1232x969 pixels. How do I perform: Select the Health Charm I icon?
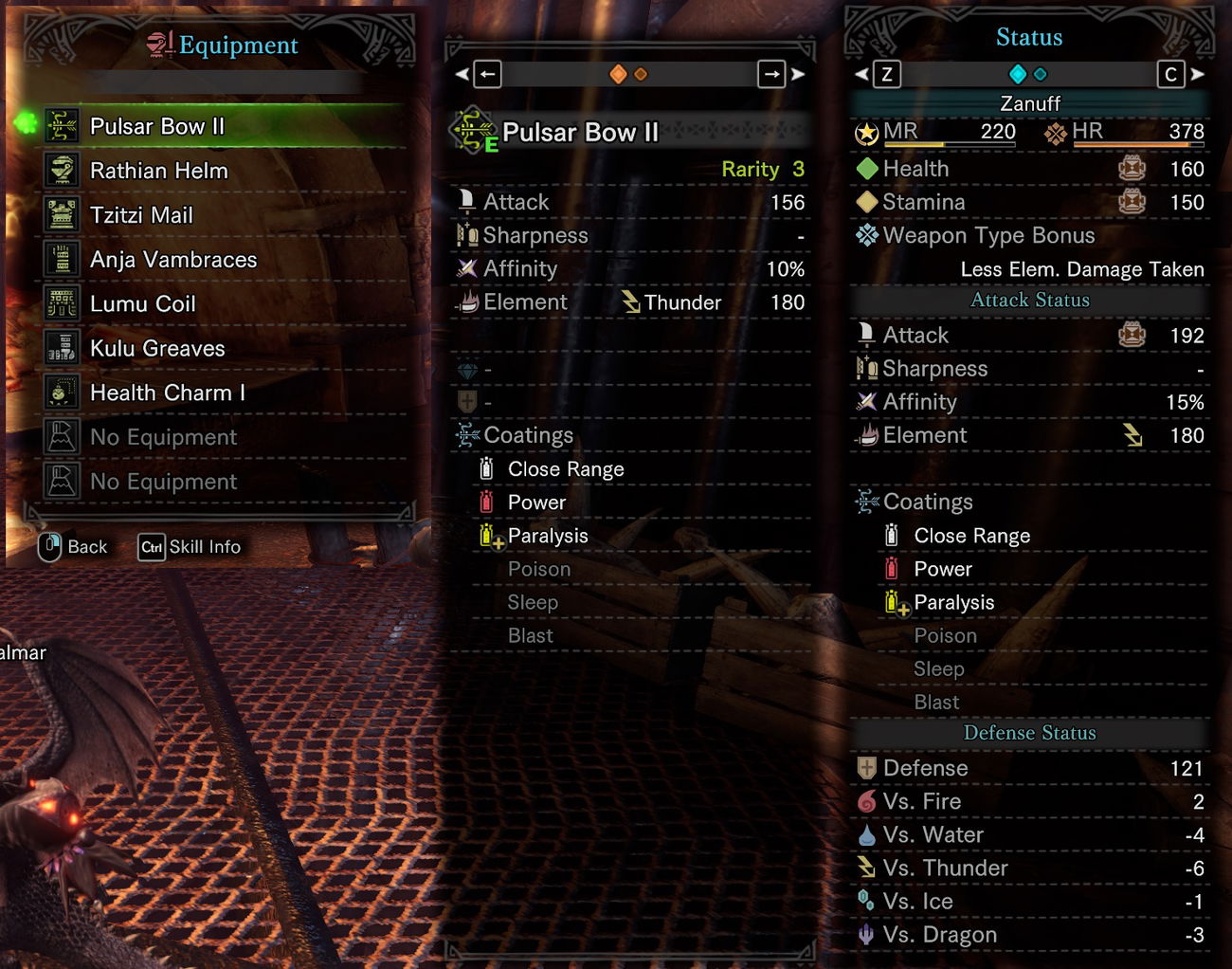[x=62, y=392]
